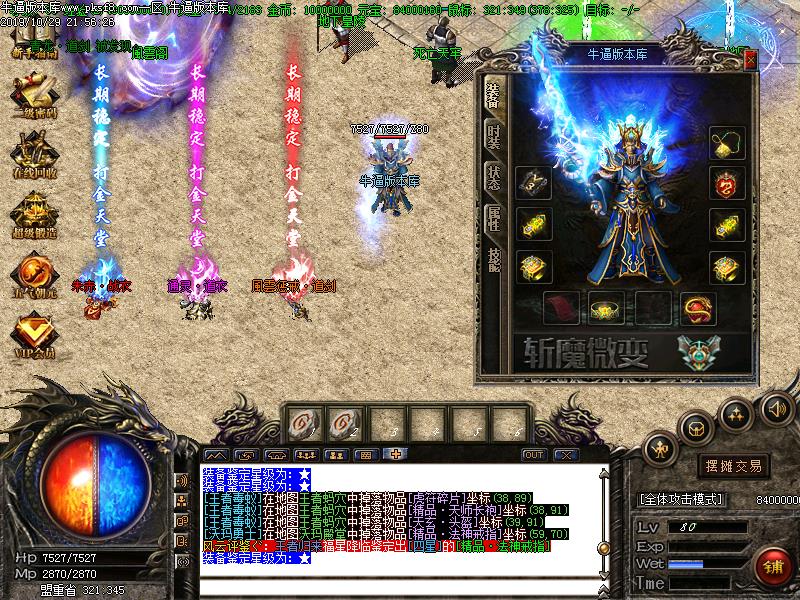
Task: Open the VIP会员 membership menu
Action: [x=33, y=333]
